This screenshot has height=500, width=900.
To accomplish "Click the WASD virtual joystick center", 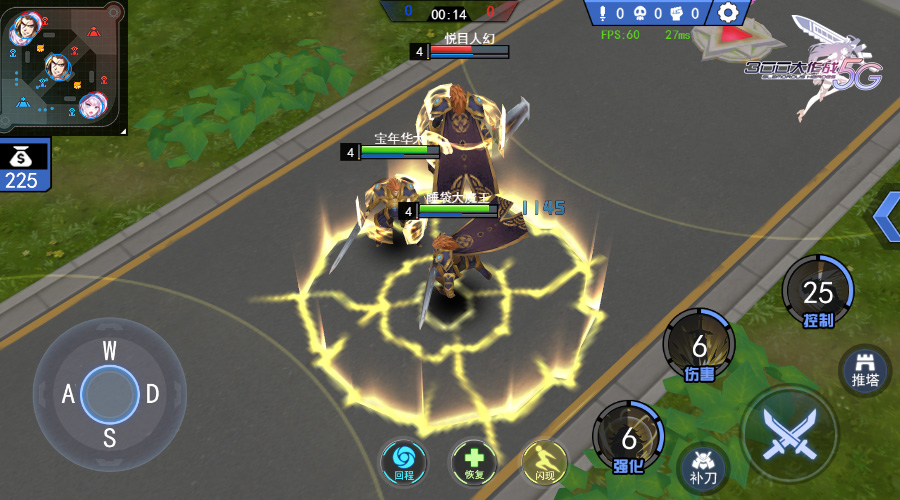I will [109, 393].
